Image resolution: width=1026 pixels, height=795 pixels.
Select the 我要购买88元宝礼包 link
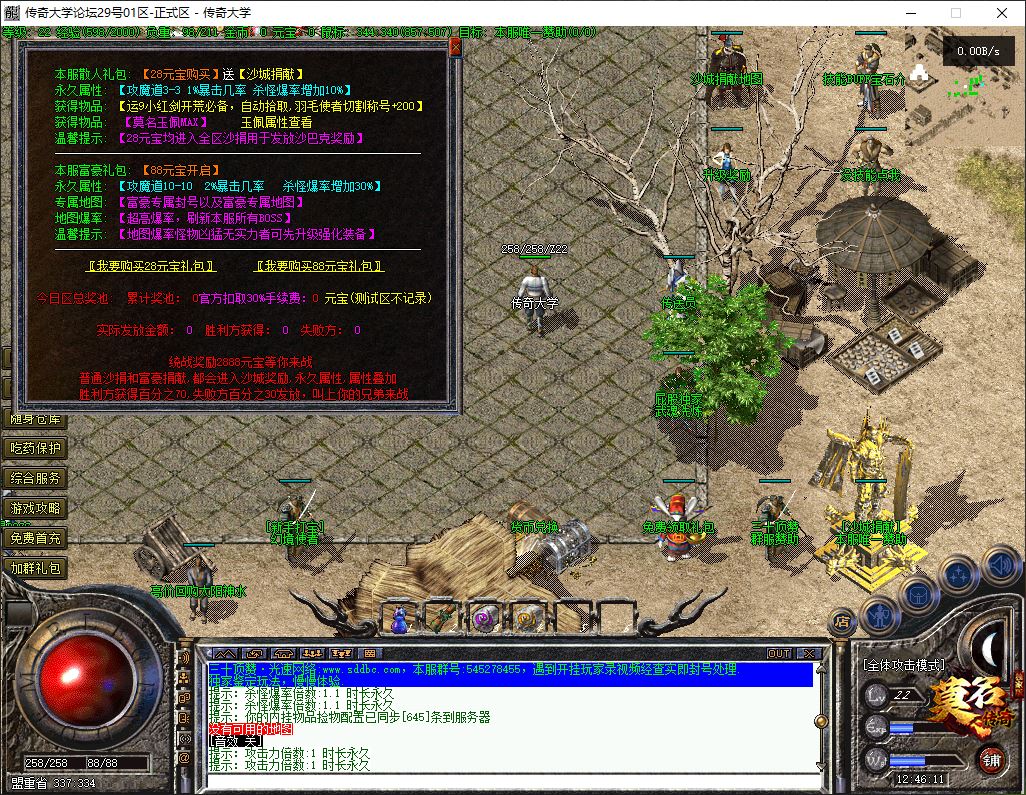320,266
